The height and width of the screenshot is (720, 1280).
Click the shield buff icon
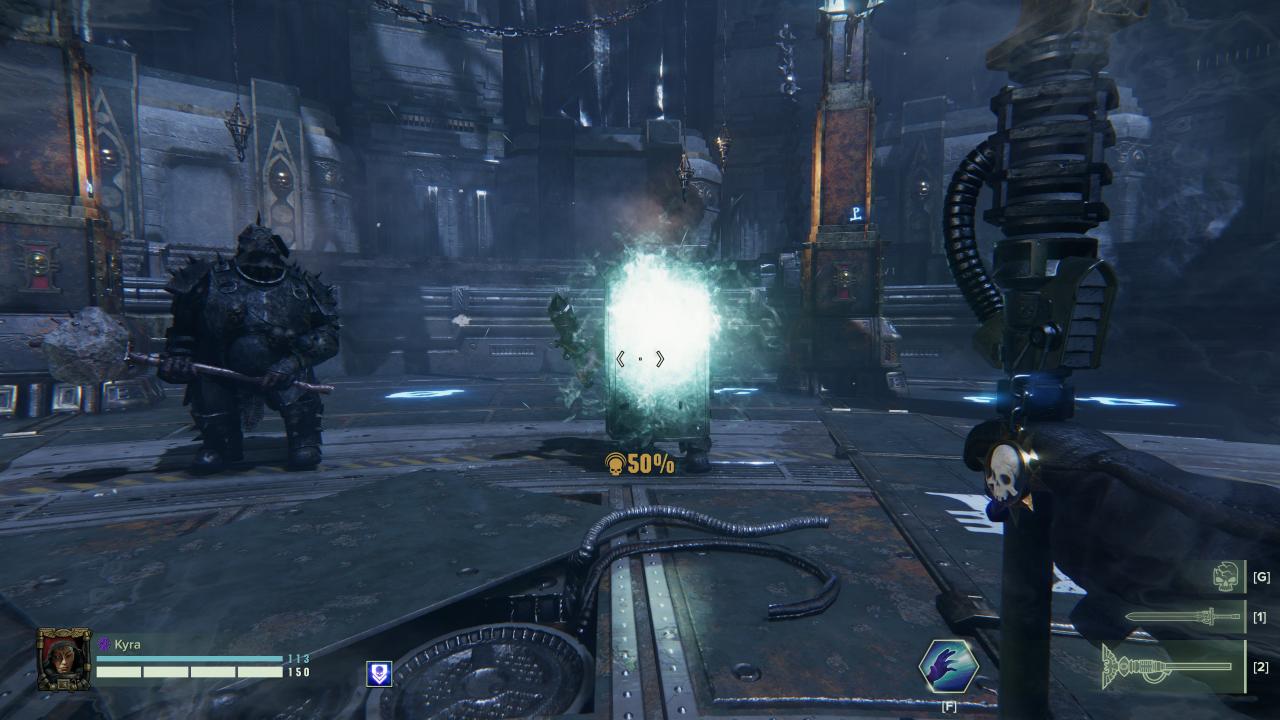pos(380,674)
